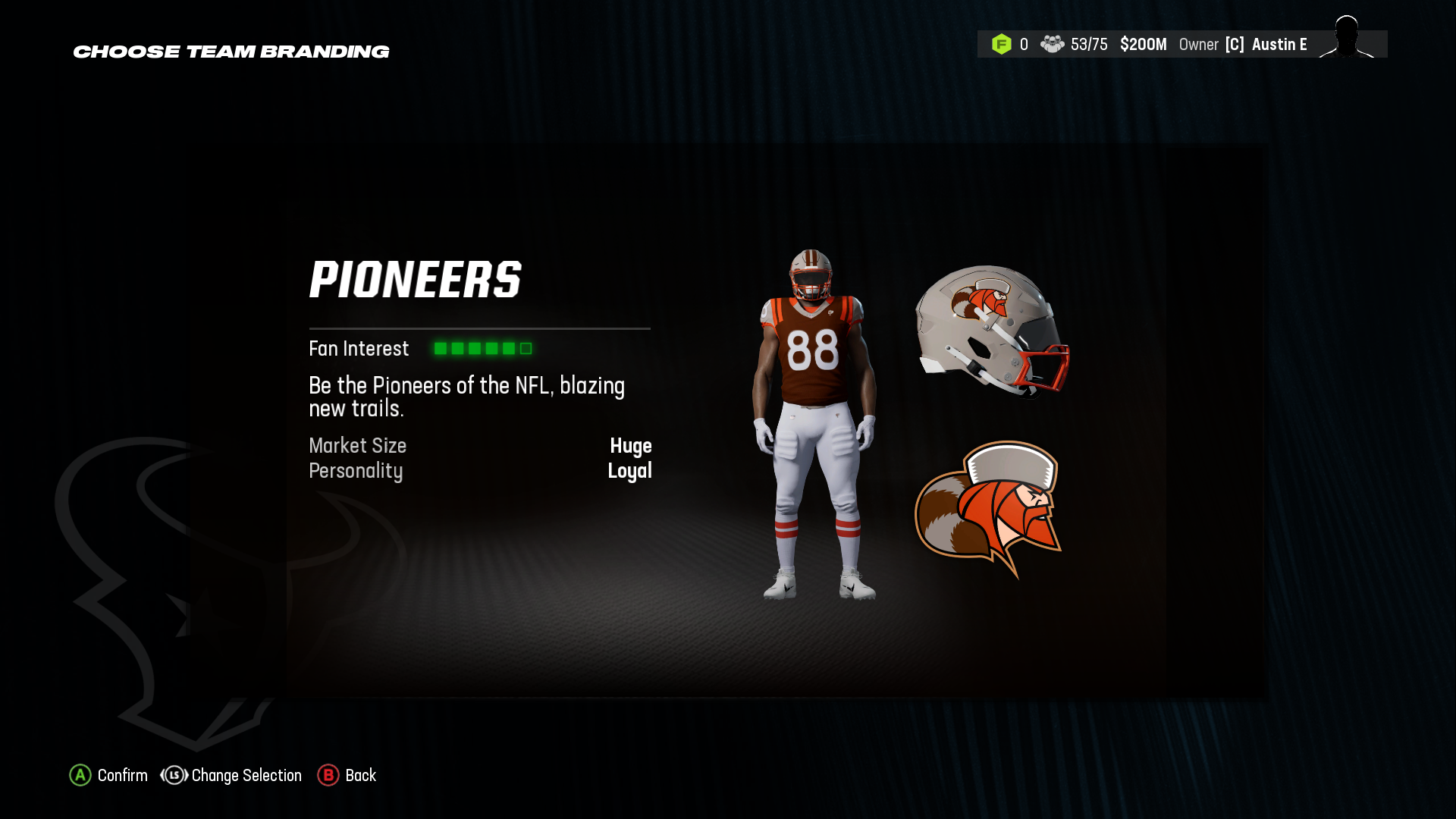The image size is (1456, 819).
Task: Click the small team logo on the jersey shoulder
Action: pos(830,312)
